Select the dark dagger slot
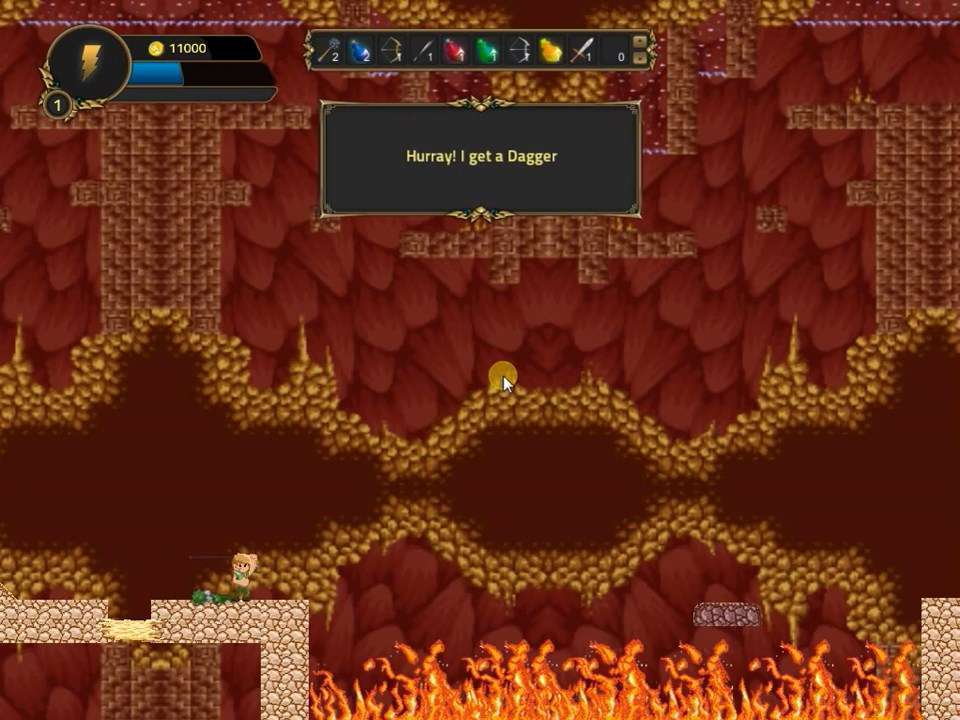Viewport: 960px width, 720px height. pos(424,50)
